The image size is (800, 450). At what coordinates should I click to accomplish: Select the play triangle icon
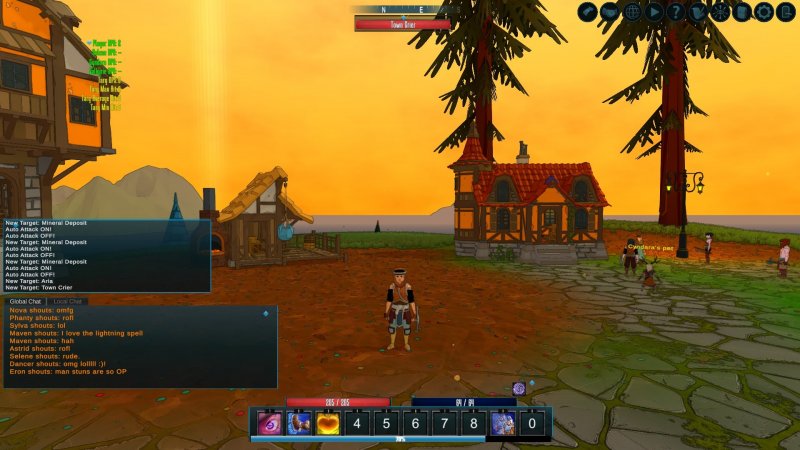click(654, 12)
